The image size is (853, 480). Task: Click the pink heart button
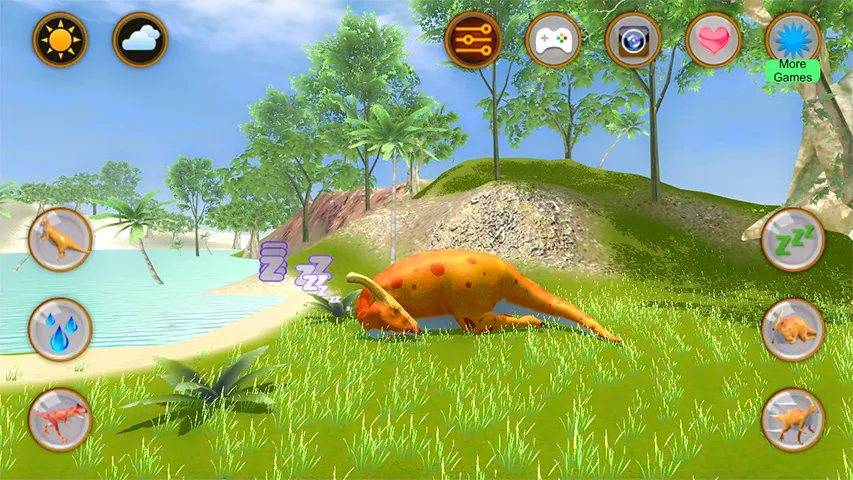click(713, 40)
